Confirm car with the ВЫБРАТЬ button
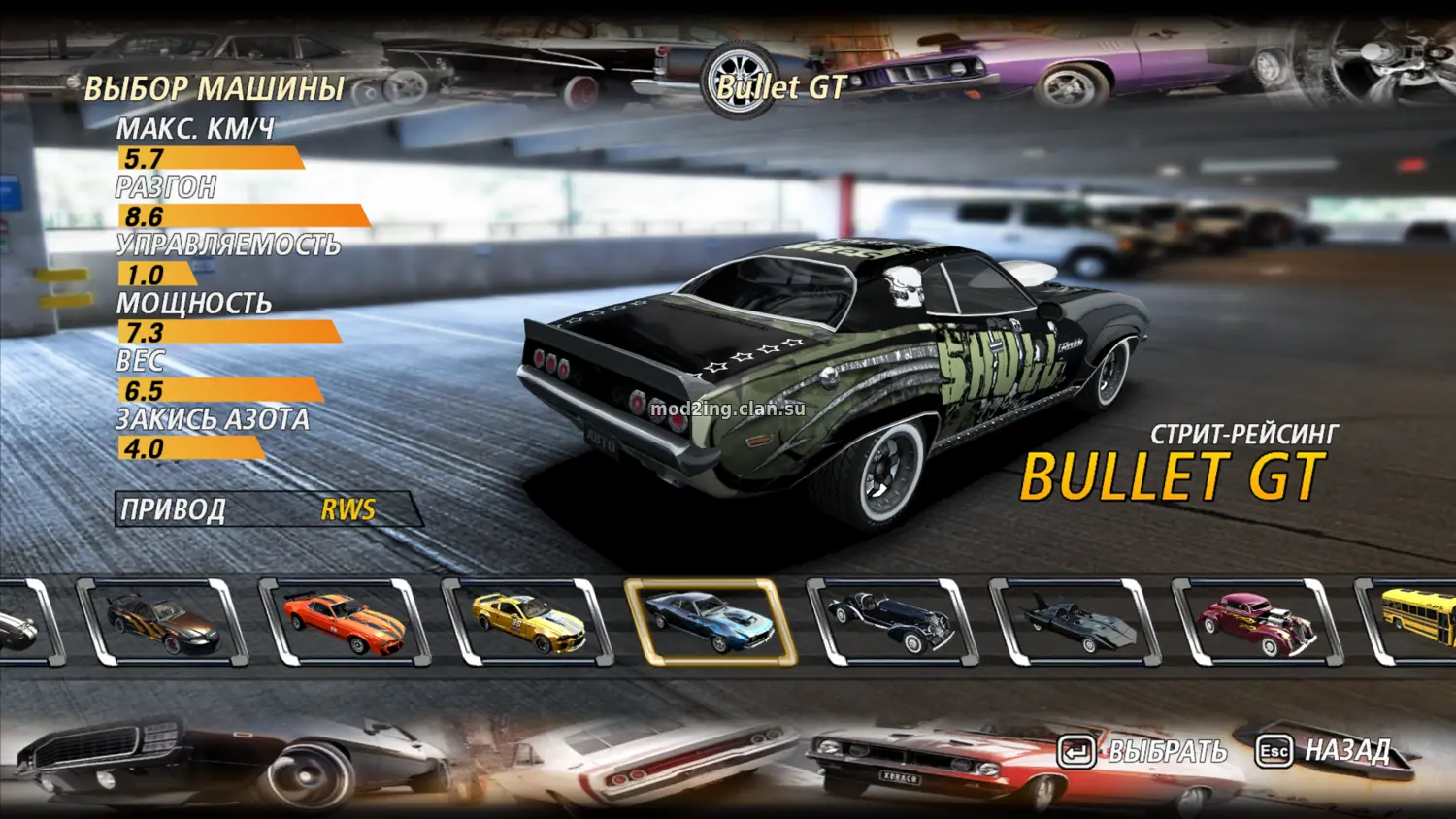Viewport: 1456px width, 819px height. (1143, 751)
